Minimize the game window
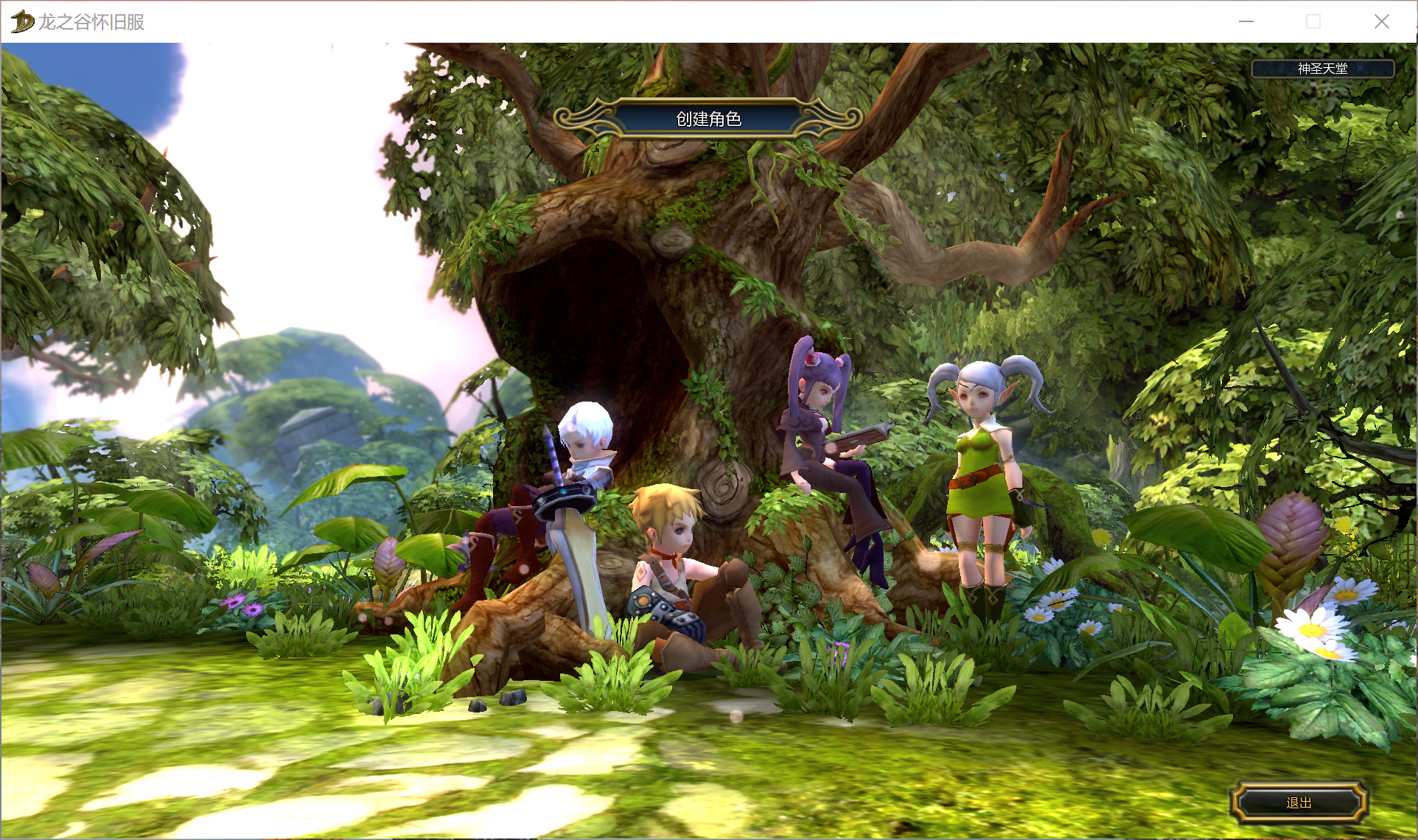The image size is (1418, 840). [1246, 21]
